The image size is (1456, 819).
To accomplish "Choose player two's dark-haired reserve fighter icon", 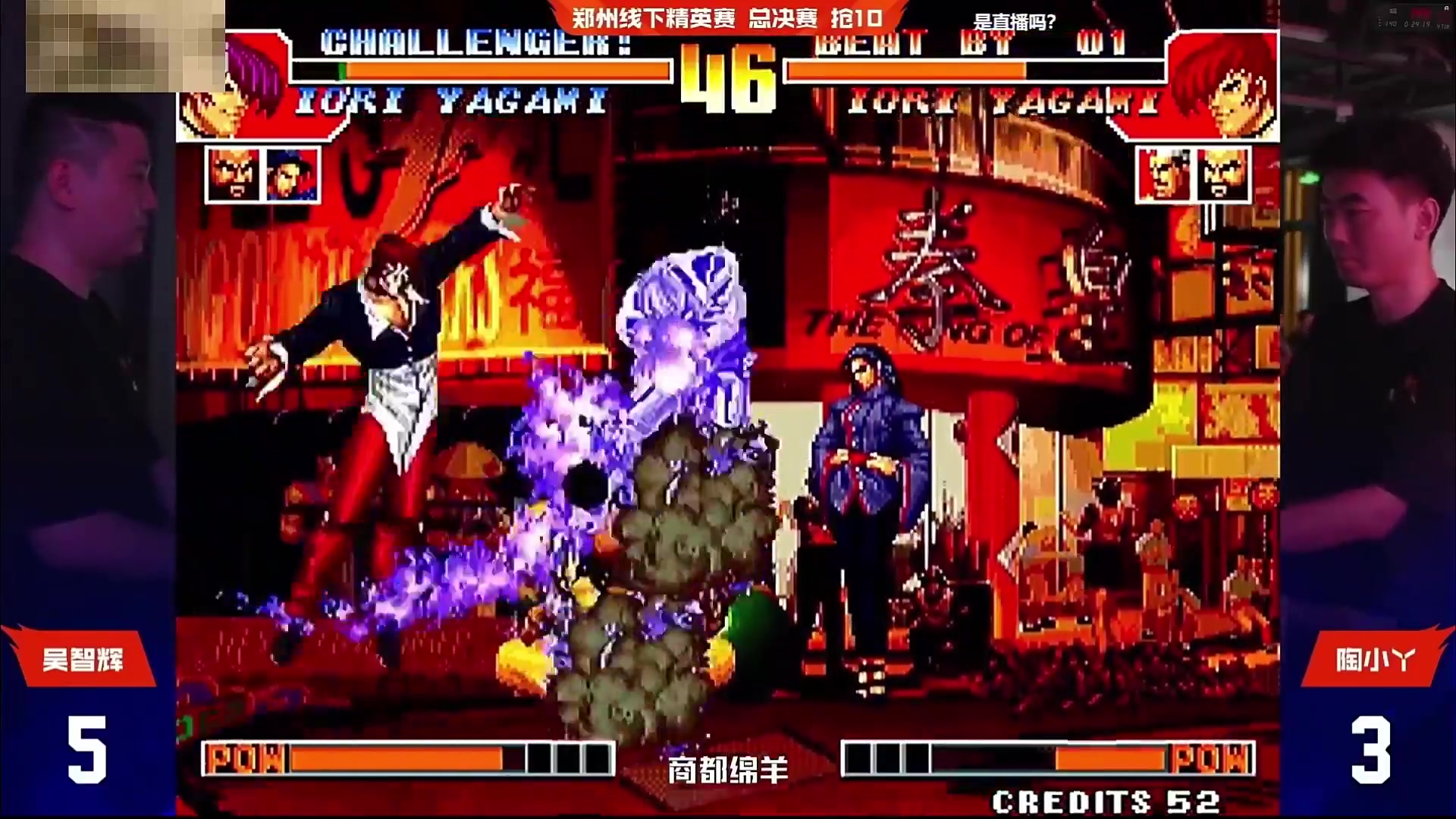I will [1165, 175].
